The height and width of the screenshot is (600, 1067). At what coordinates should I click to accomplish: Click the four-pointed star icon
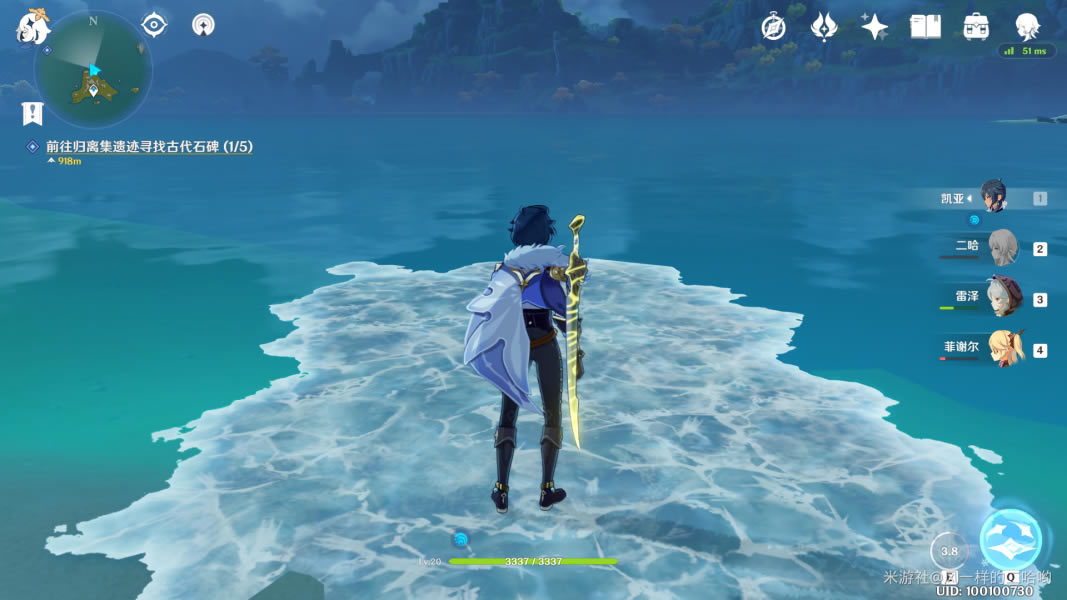(x=874, y=27)
